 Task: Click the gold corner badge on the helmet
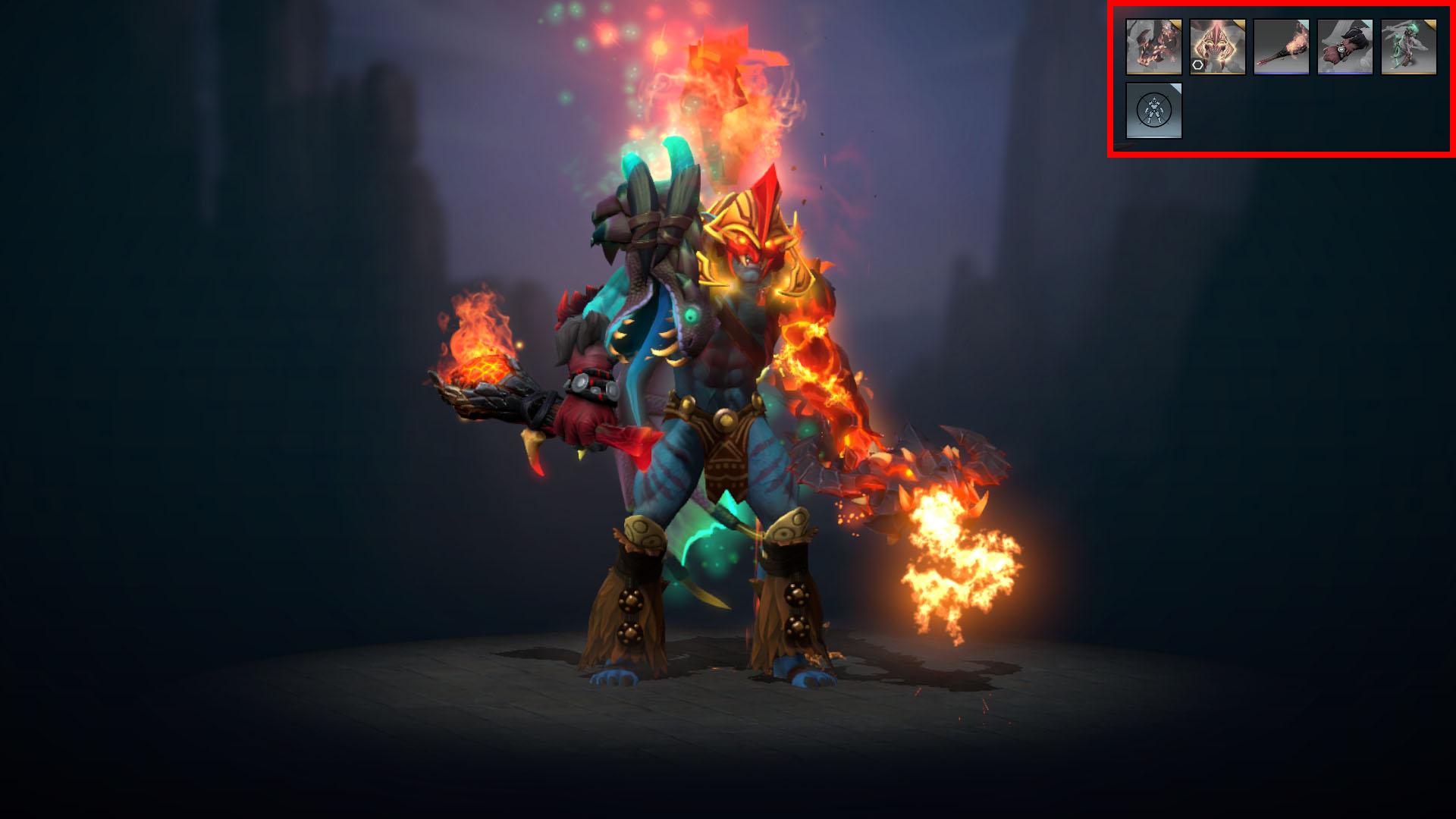[1239, 24]
